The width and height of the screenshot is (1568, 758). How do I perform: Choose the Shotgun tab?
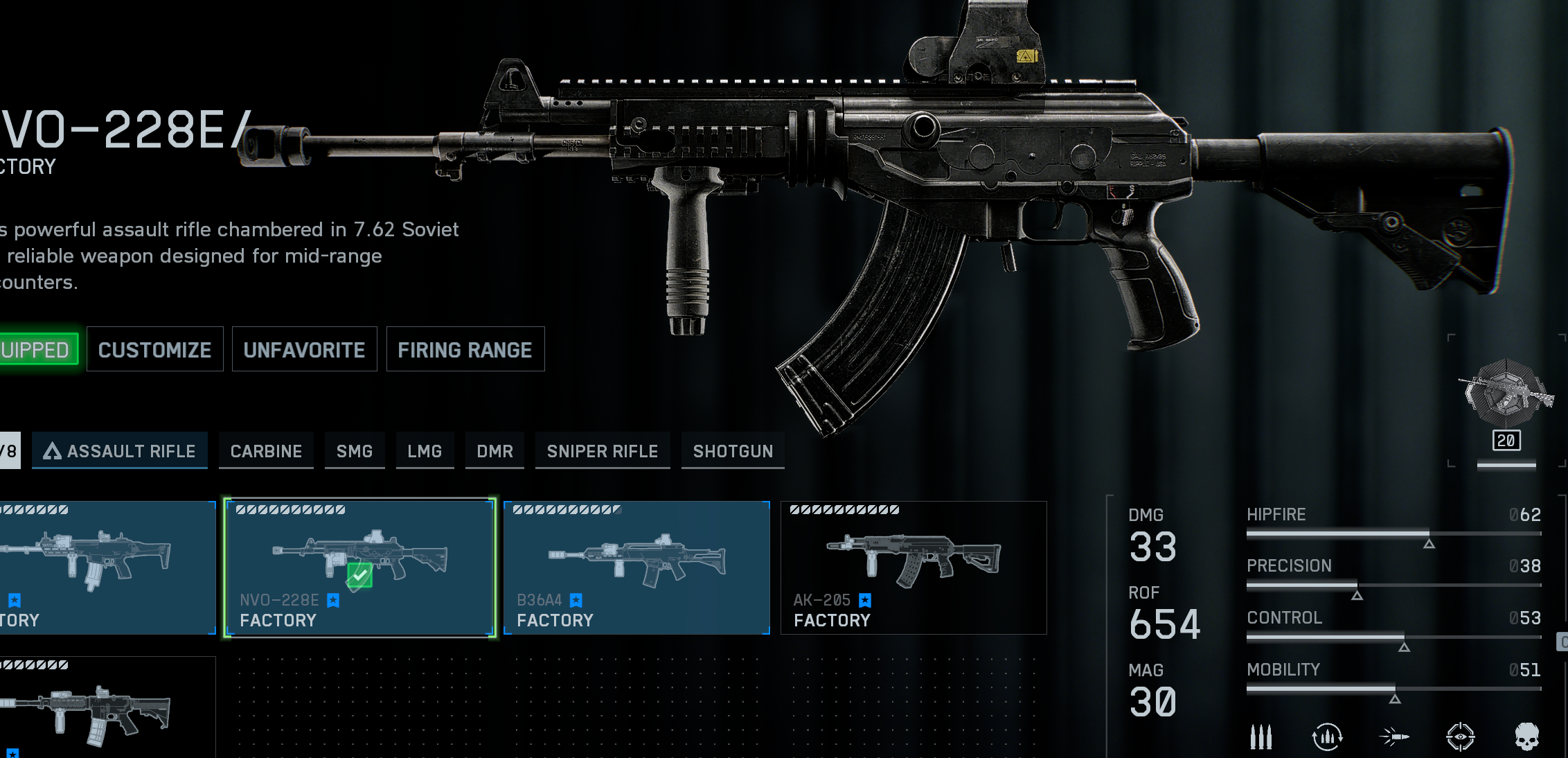(733, 451)
